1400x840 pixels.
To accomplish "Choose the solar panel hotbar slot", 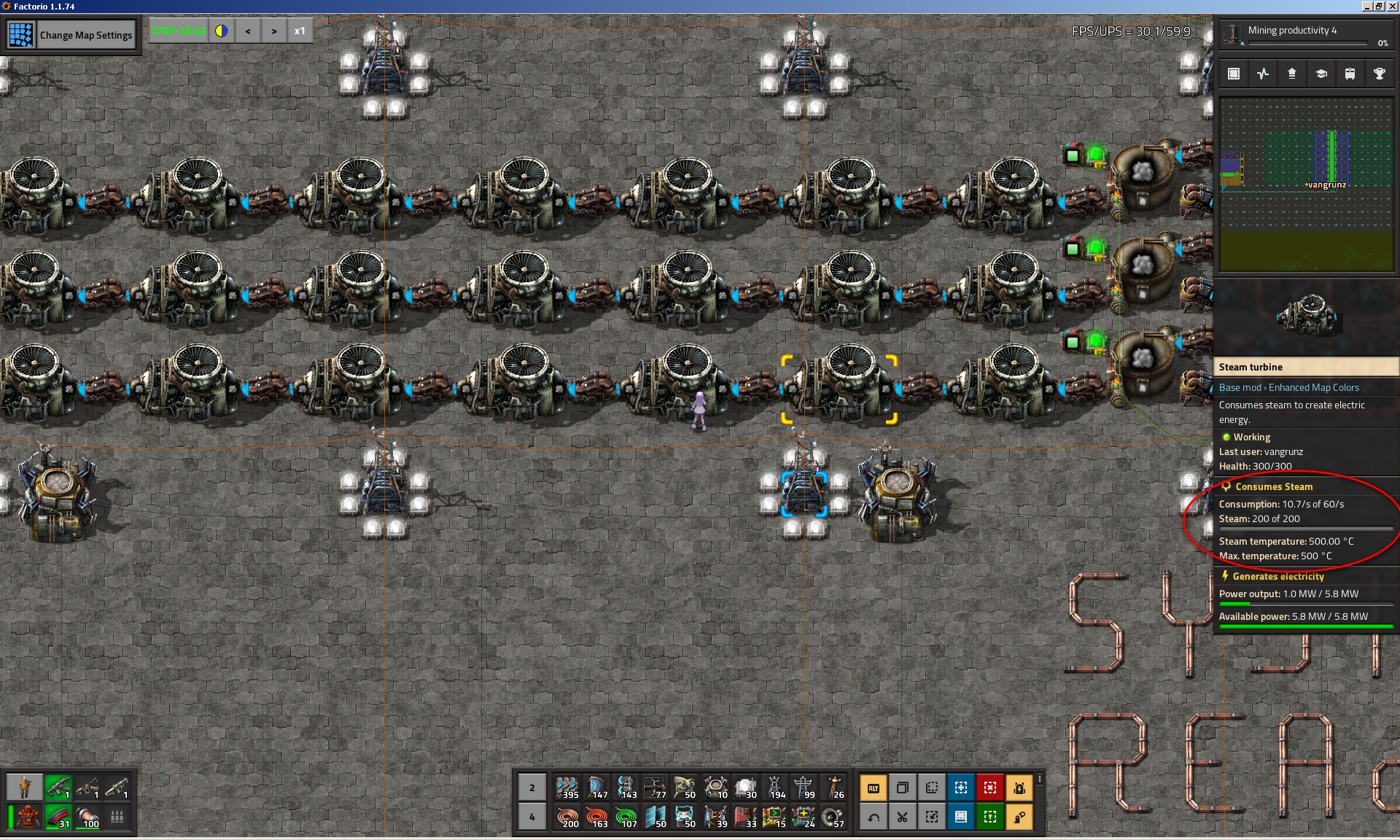I will click(656, 817).
